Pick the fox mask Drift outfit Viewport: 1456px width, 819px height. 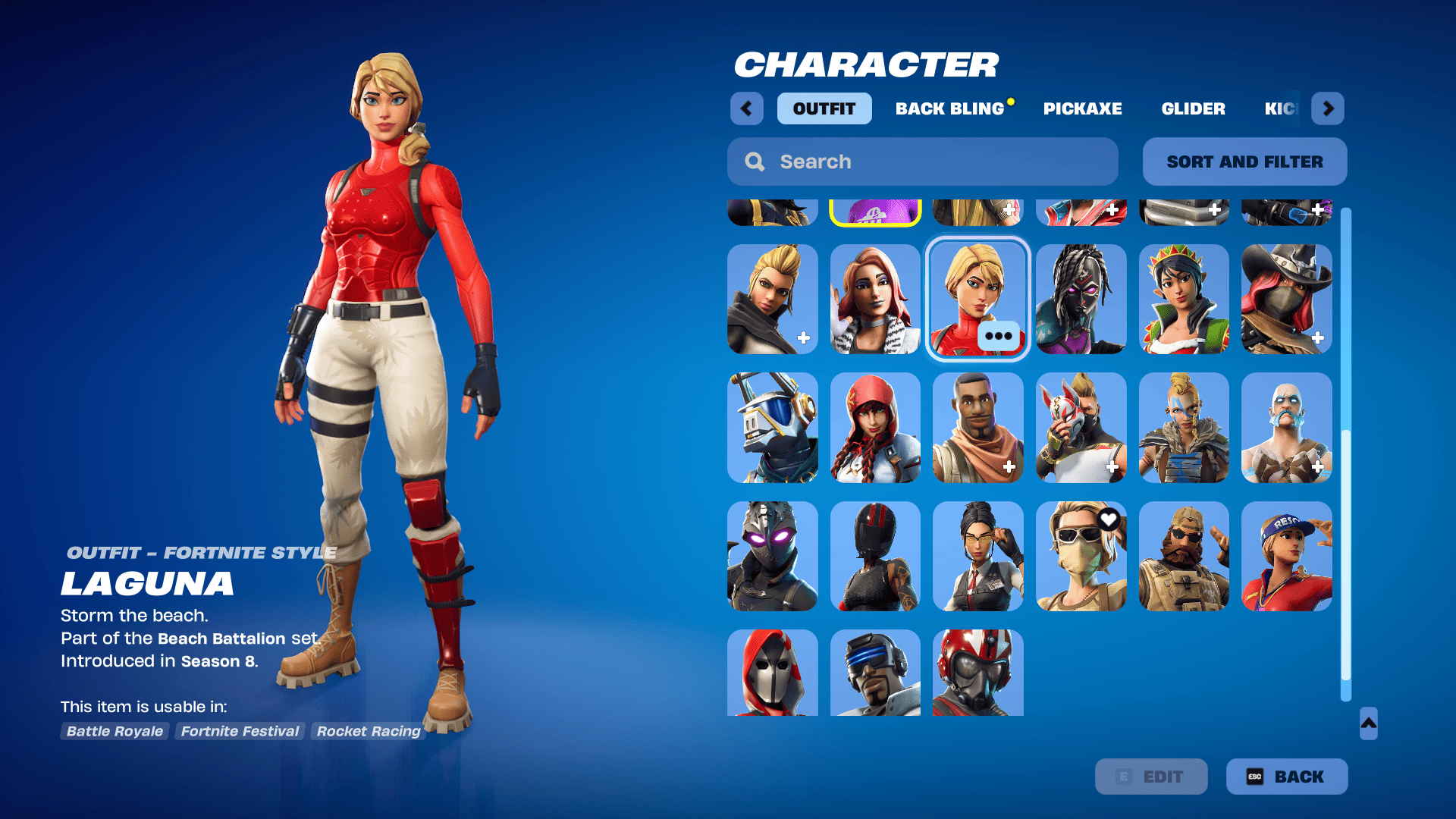point(1081,428)
